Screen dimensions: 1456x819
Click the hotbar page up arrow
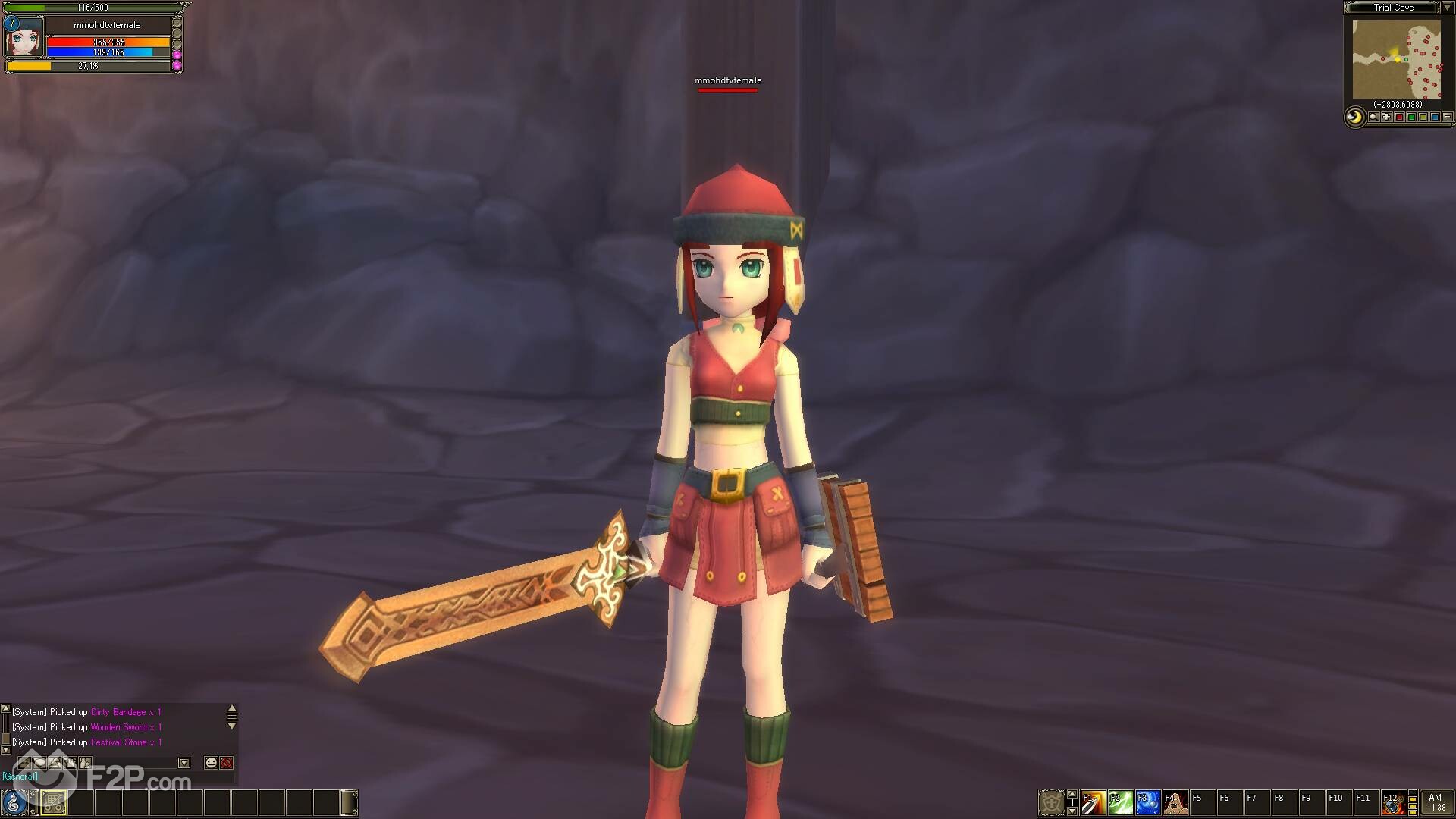(1072, 794)
